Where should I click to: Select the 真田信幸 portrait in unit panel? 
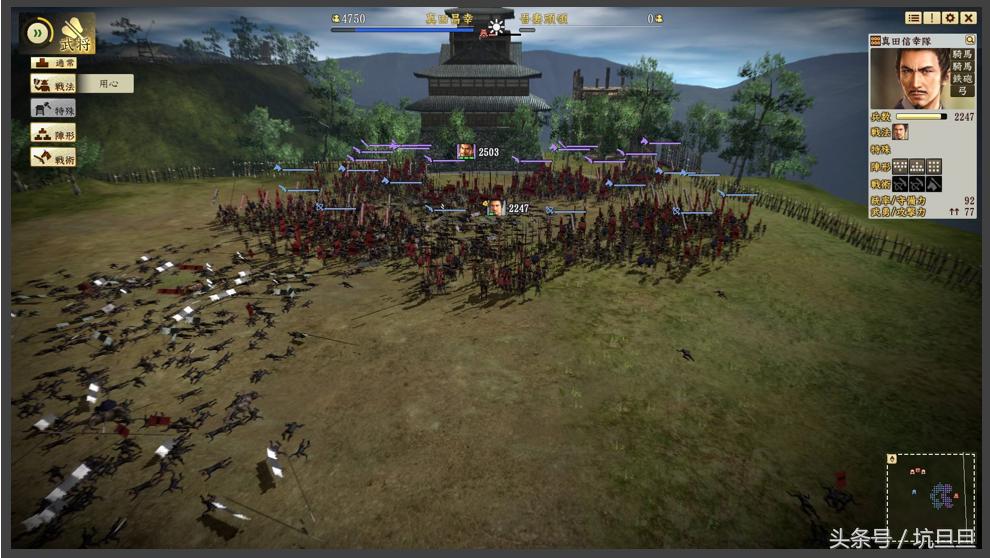point(906,78)
